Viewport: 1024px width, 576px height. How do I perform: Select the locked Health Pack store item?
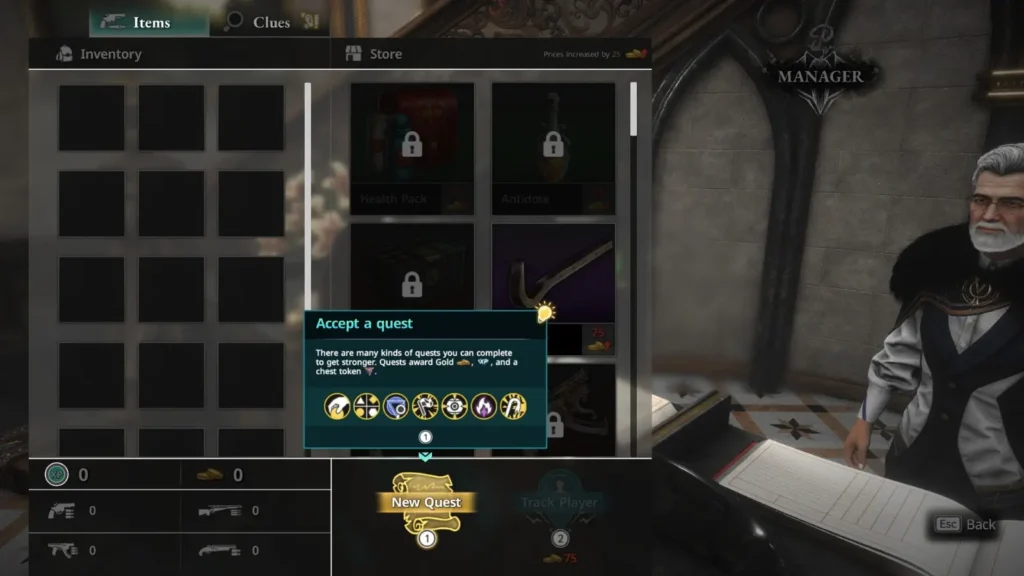(x=411, y=147)
